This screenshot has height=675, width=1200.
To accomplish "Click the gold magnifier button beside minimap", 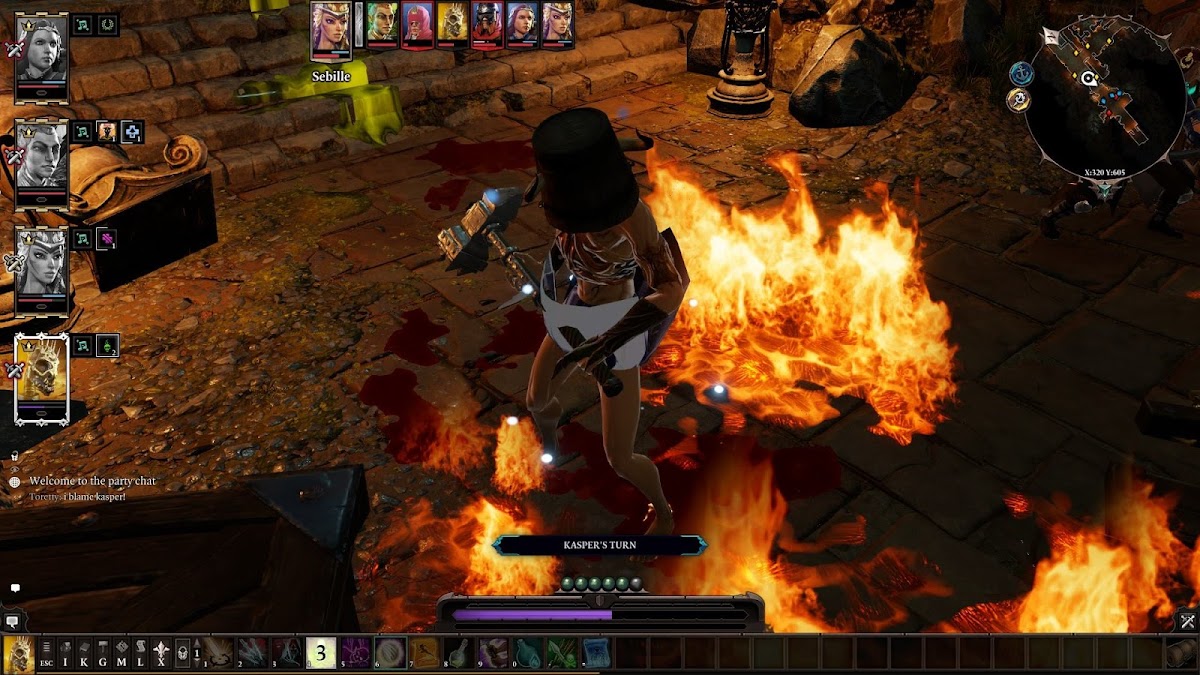I will 1020,99.
